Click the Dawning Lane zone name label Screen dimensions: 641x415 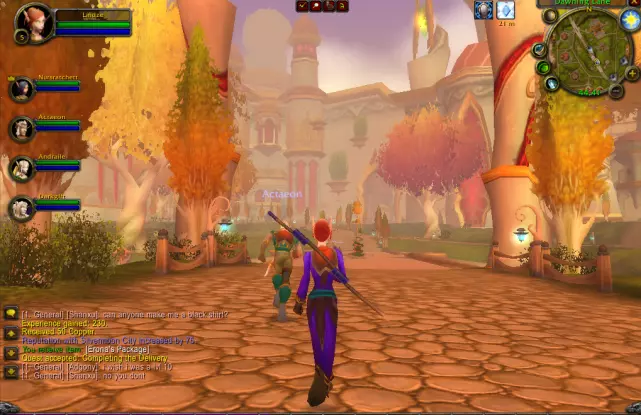585,3
